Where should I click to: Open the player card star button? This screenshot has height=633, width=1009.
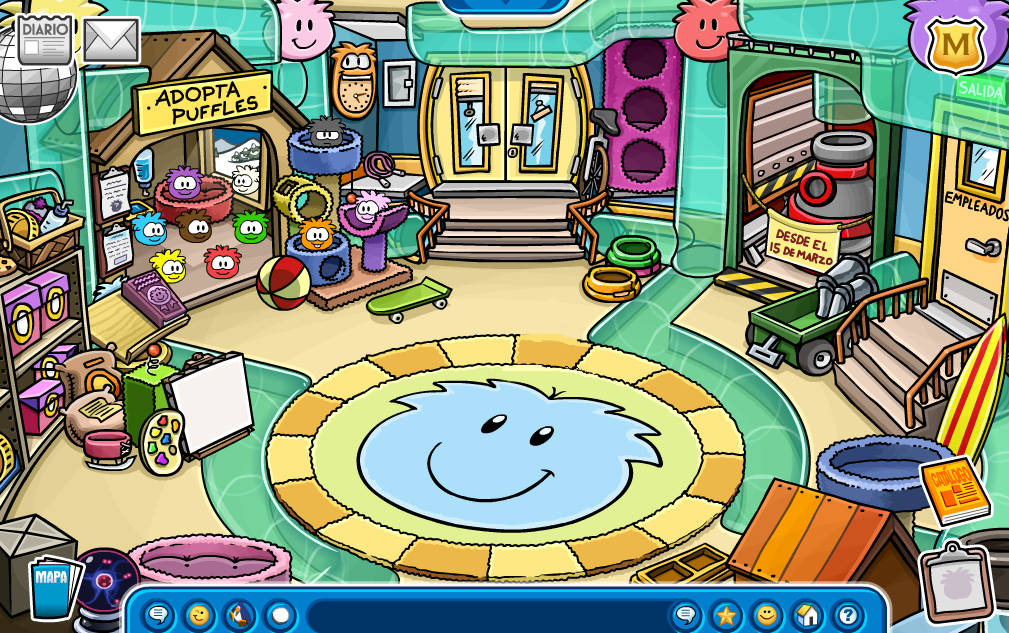click(726, 615)
